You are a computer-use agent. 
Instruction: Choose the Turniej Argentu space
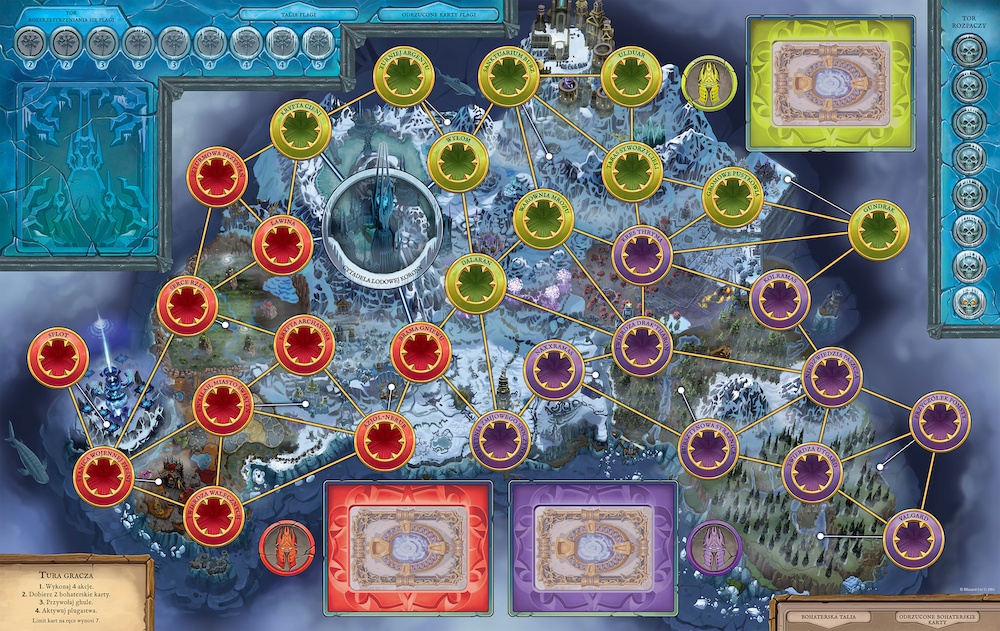point(404,79)
